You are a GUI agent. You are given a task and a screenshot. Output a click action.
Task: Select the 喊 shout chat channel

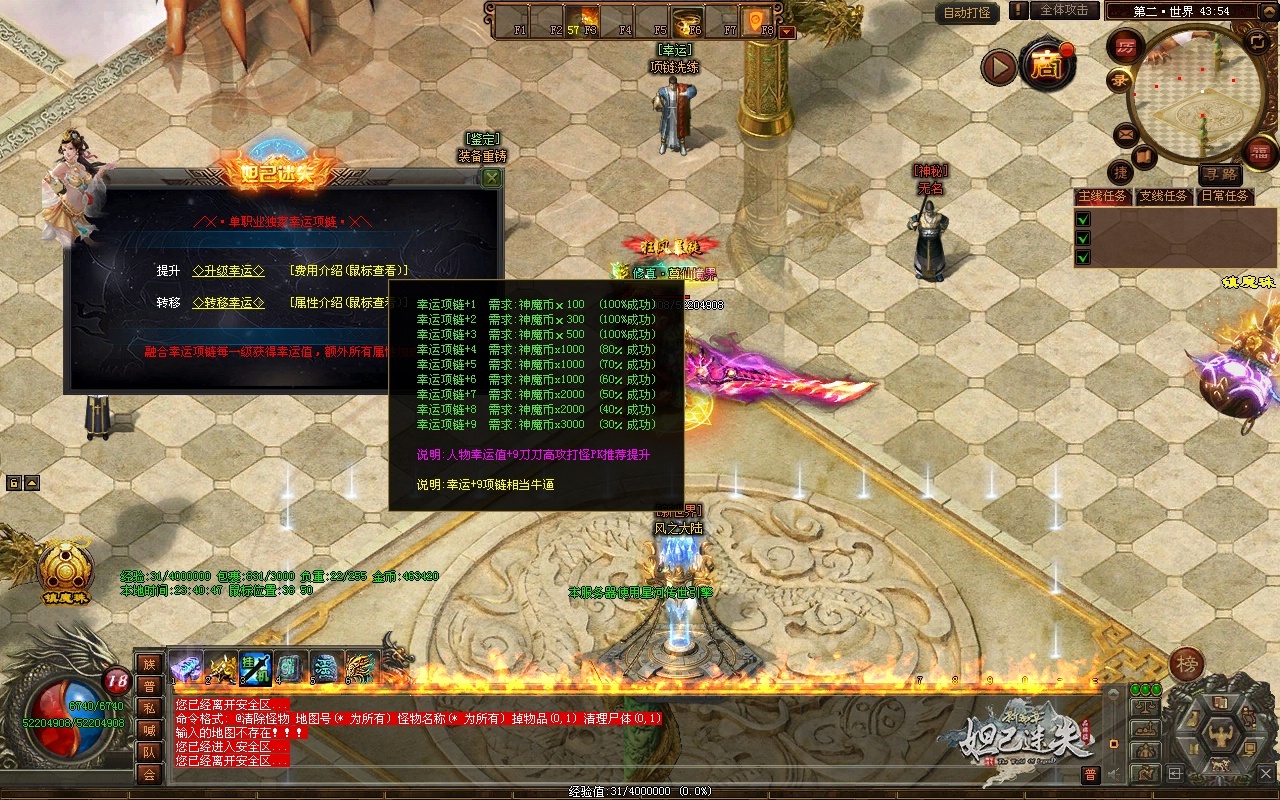click(149, 730)
